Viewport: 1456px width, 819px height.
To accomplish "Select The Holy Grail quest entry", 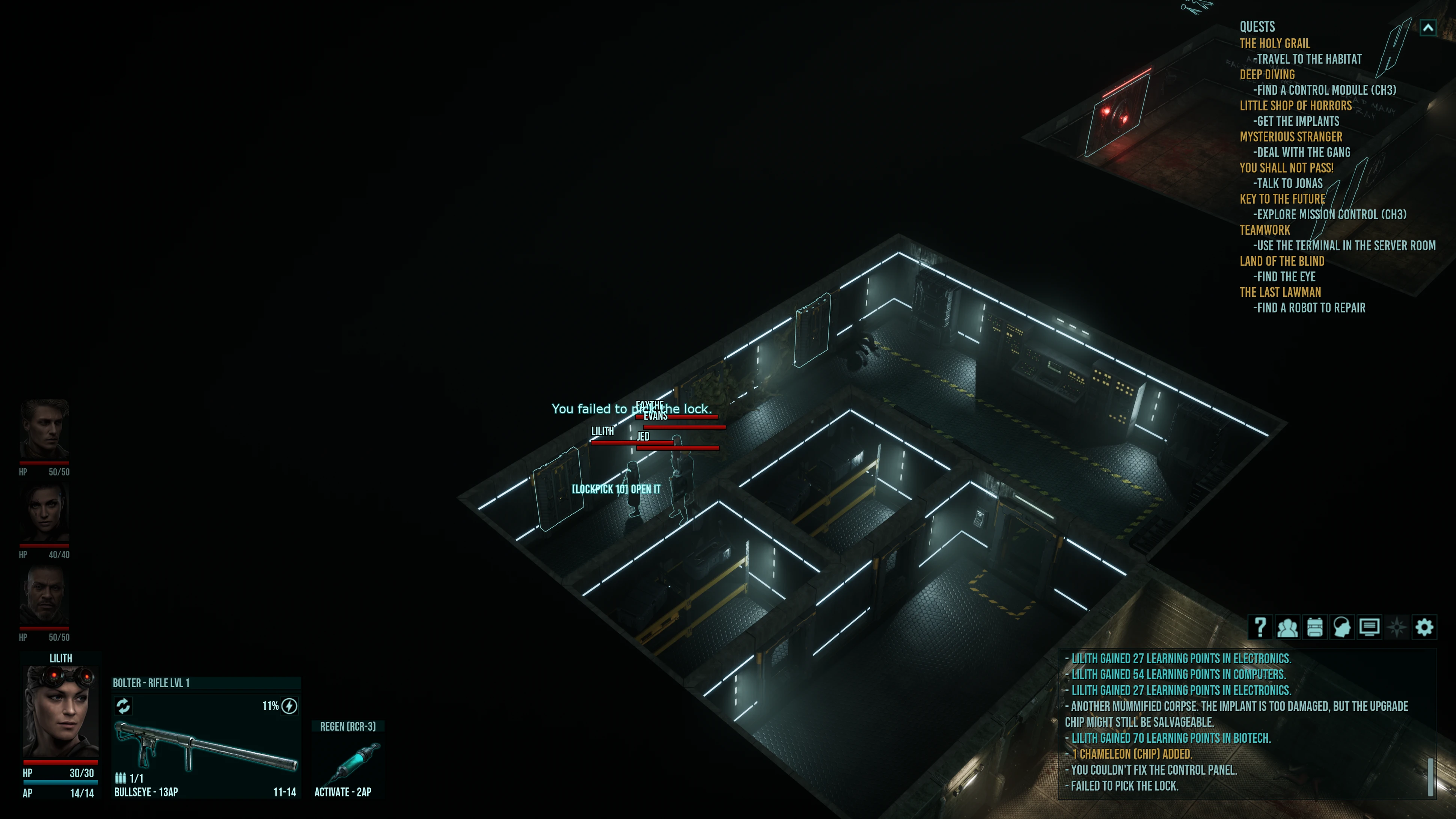I will coord(1275,44).
